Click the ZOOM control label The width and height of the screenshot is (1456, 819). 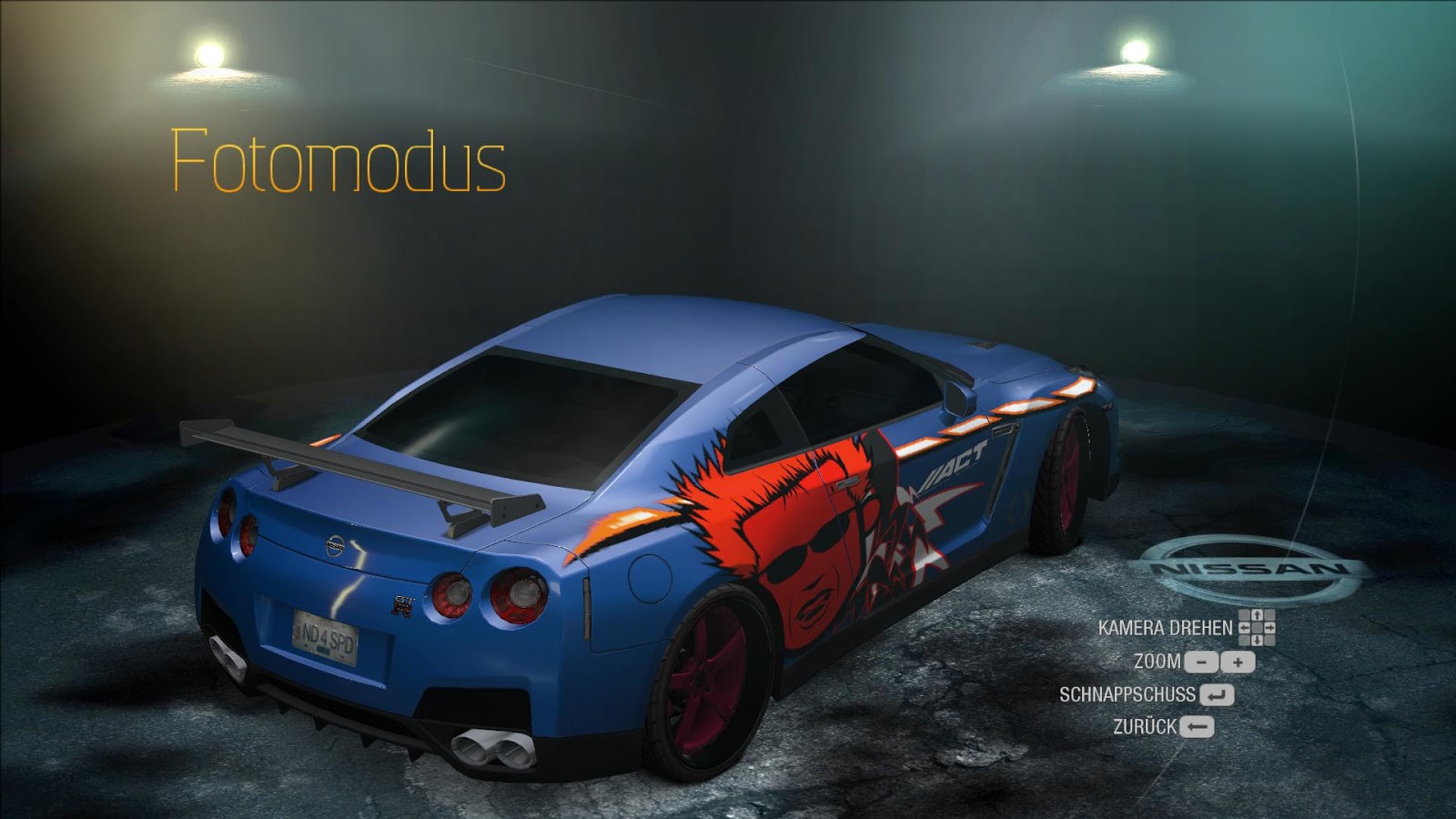(1158, 662)
